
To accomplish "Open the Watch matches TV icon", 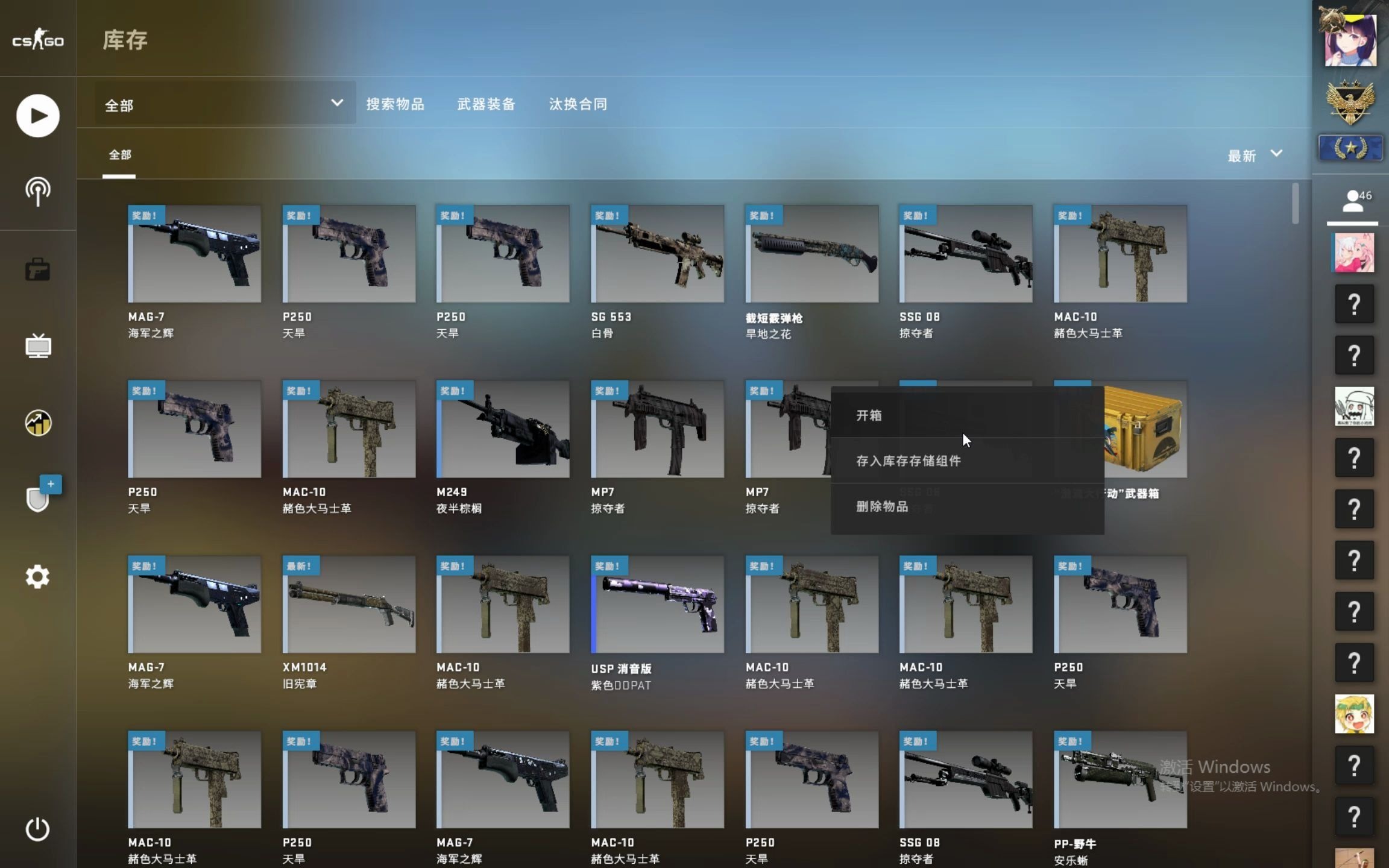I will (37, 346).
